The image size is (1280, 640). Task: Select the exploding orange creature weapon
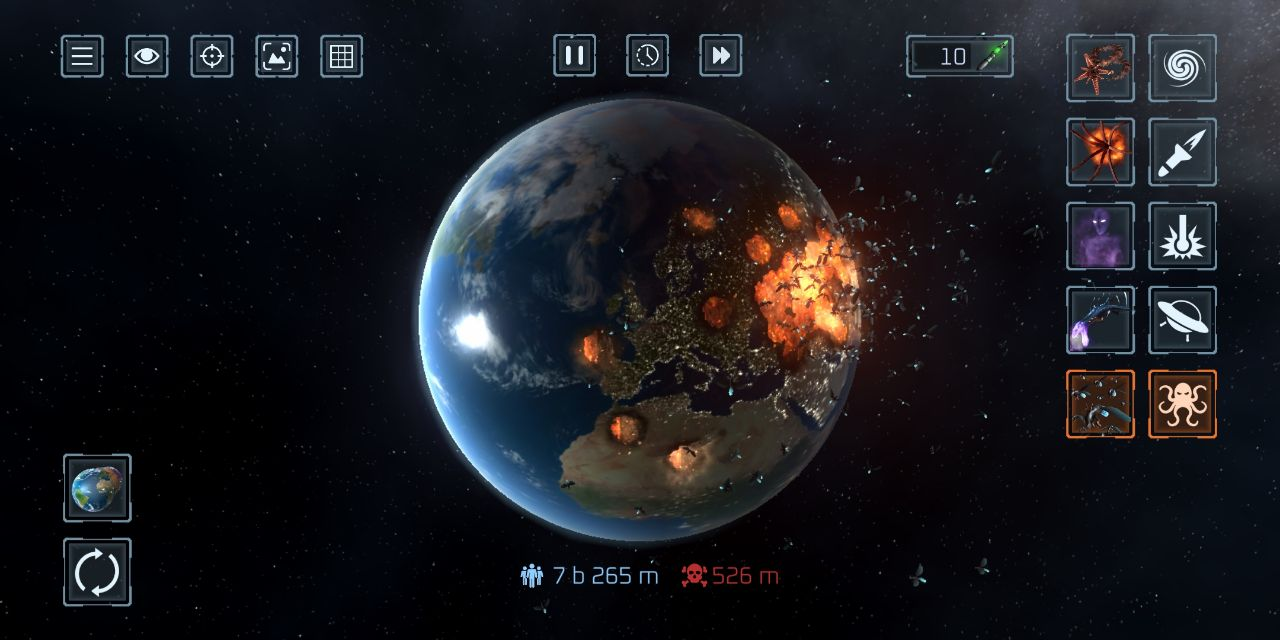click(x=1100, y=152)
